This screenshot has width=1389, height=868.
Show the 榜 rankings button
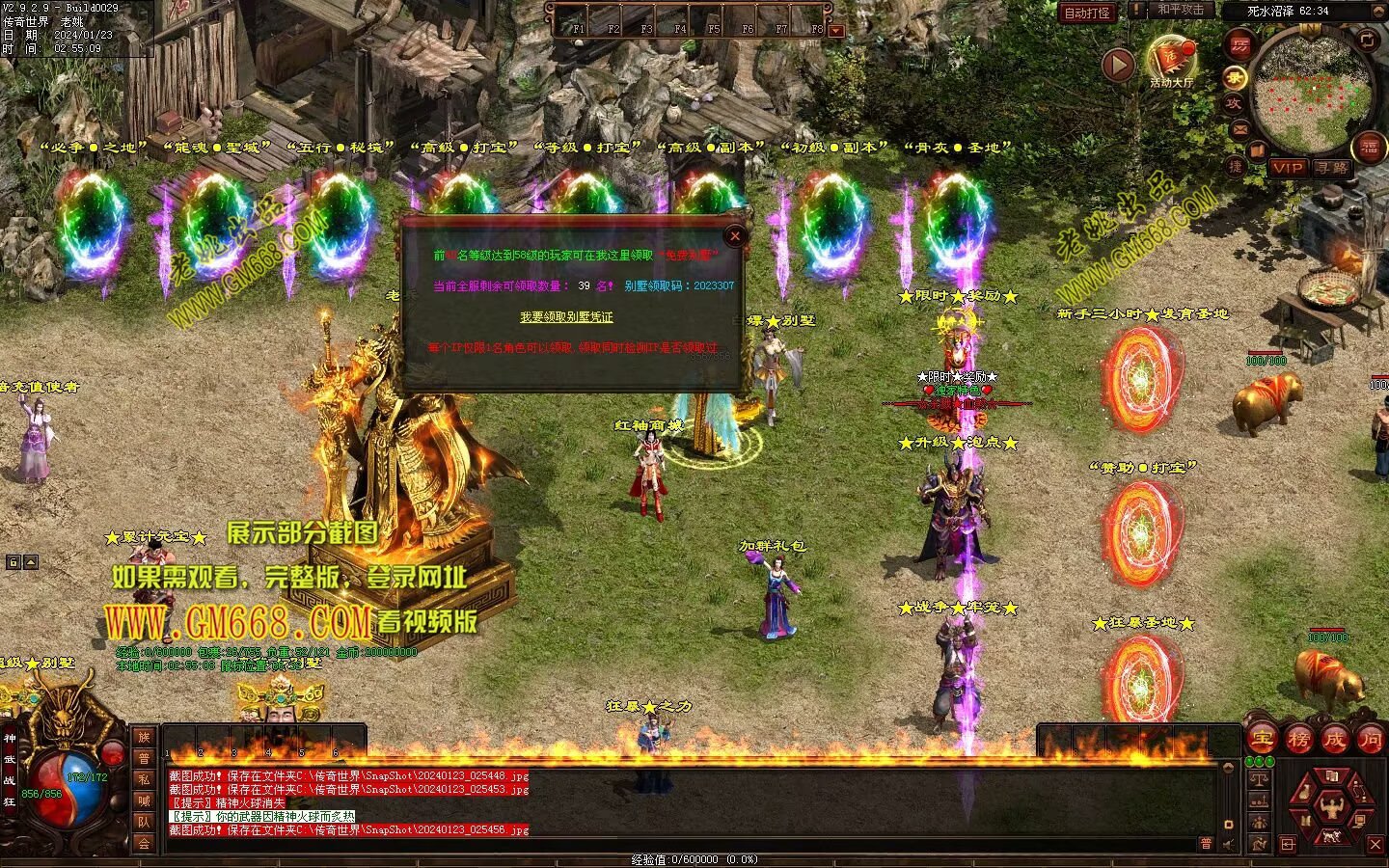click(x=1298, y=740)
